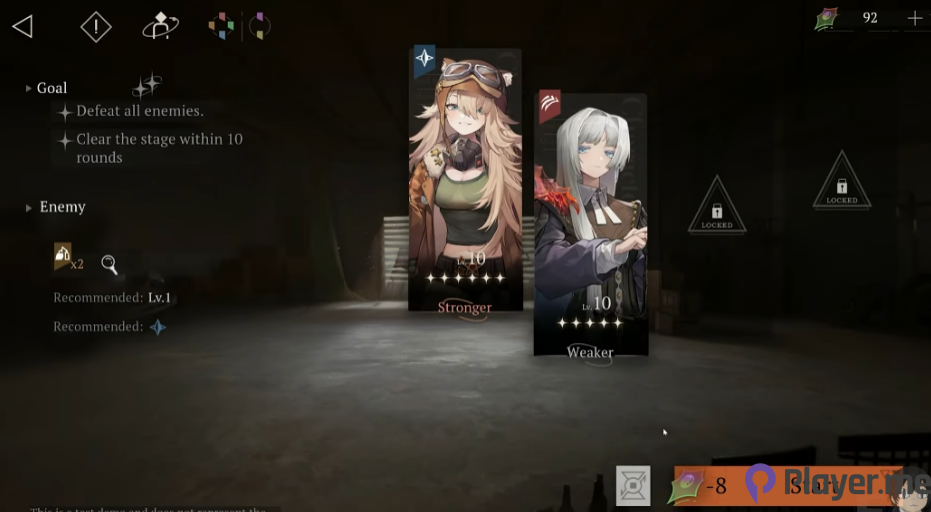Add more currency with the plus button
This screenshot has width=931, height=512.
pos(914,18)
